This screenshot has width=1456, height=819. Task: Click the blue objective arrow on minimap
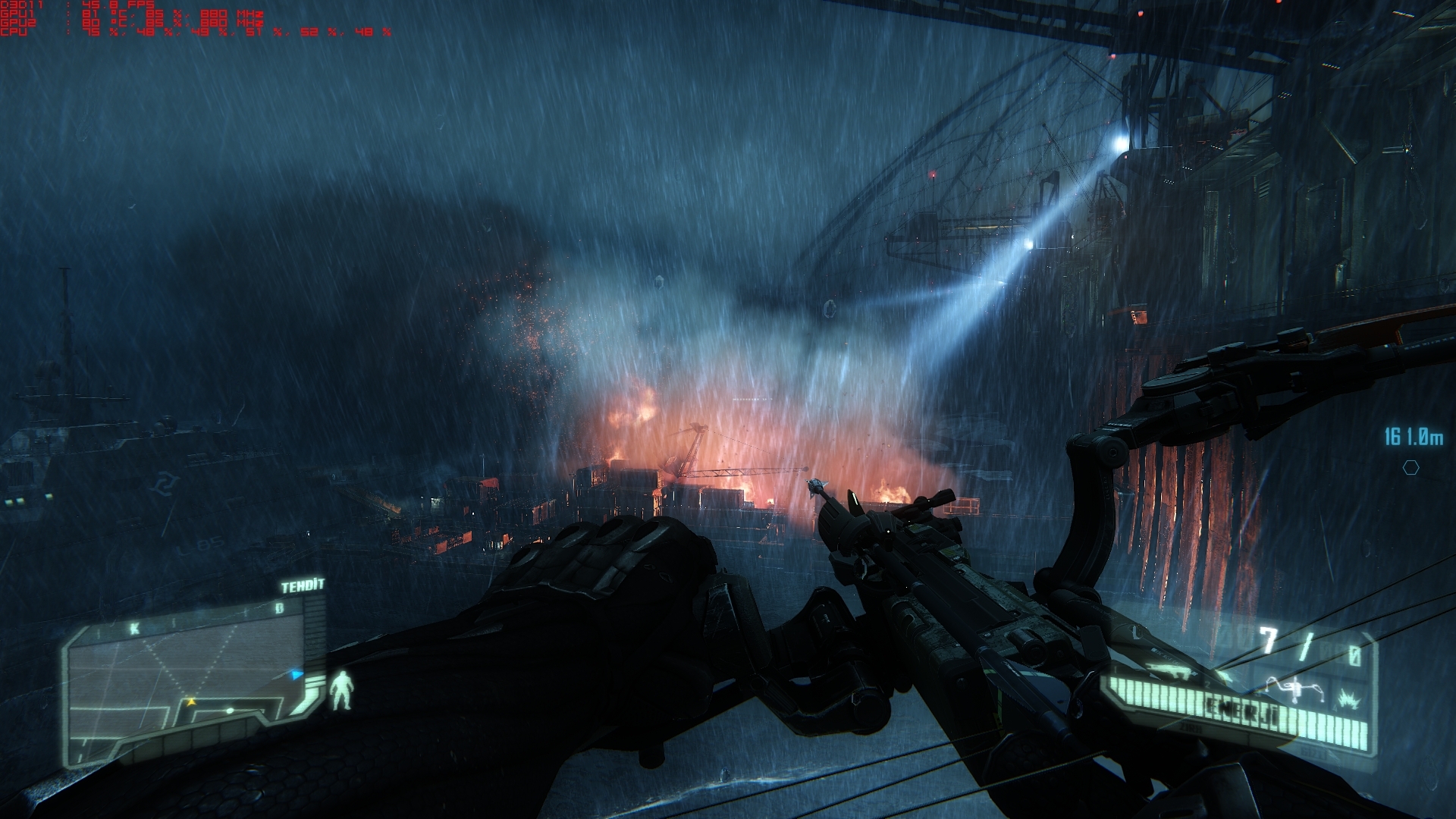(297, 673)
